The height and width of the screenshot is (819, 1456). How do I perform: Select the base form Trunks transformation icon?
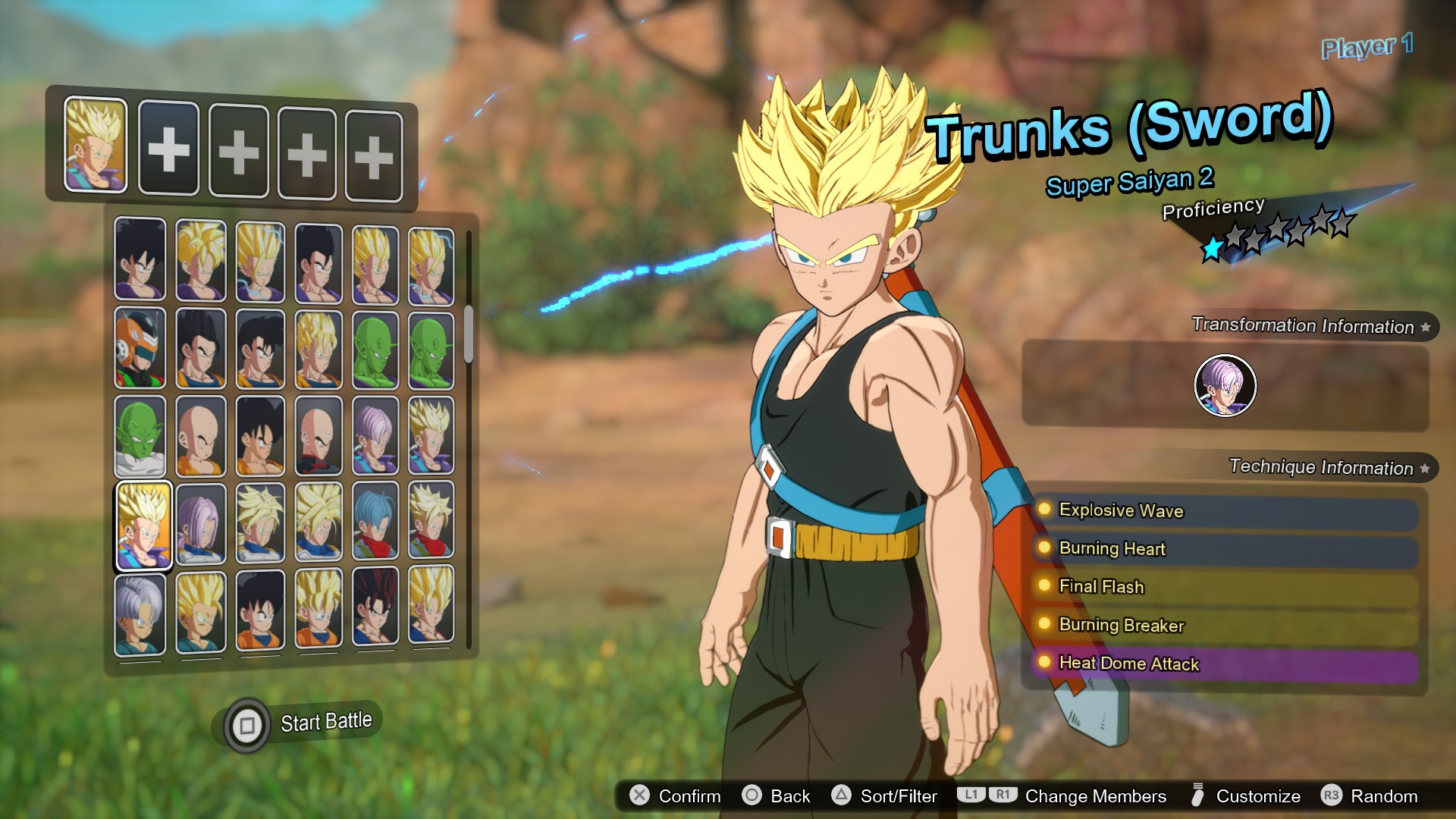(x=1225, y=385)
